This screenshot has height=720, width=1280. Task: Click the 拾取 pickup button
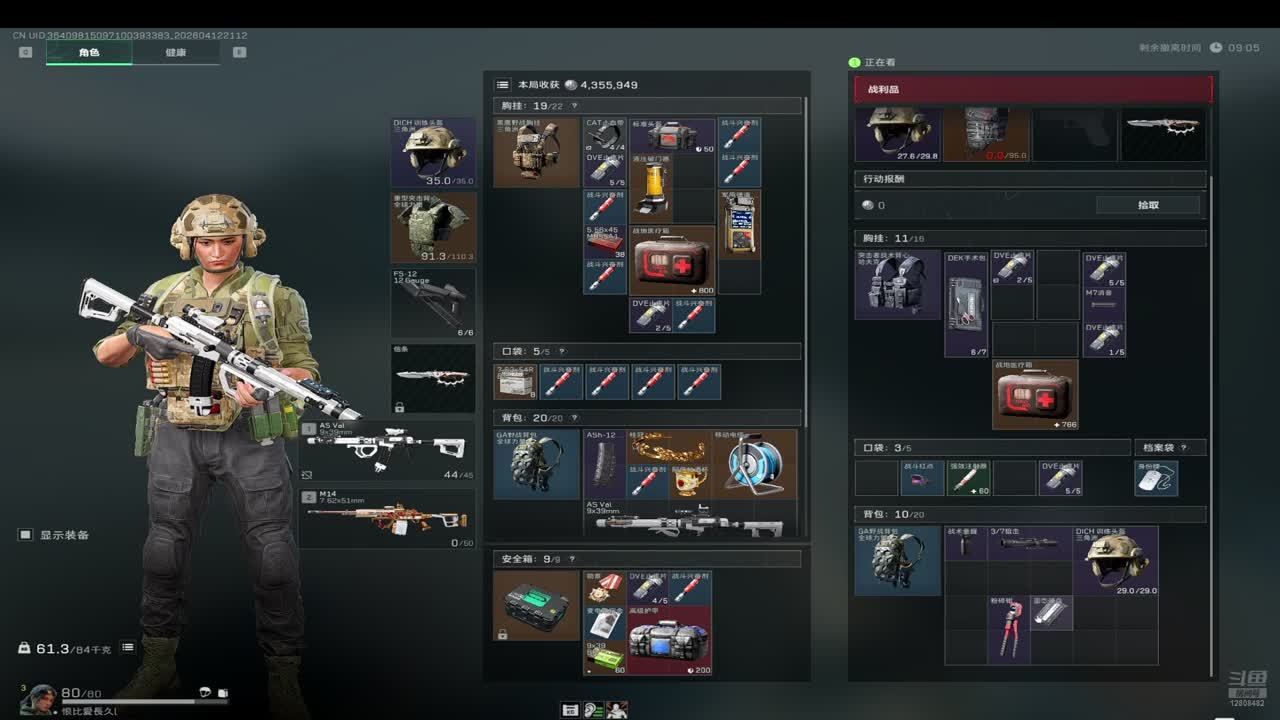point(1148,205)
